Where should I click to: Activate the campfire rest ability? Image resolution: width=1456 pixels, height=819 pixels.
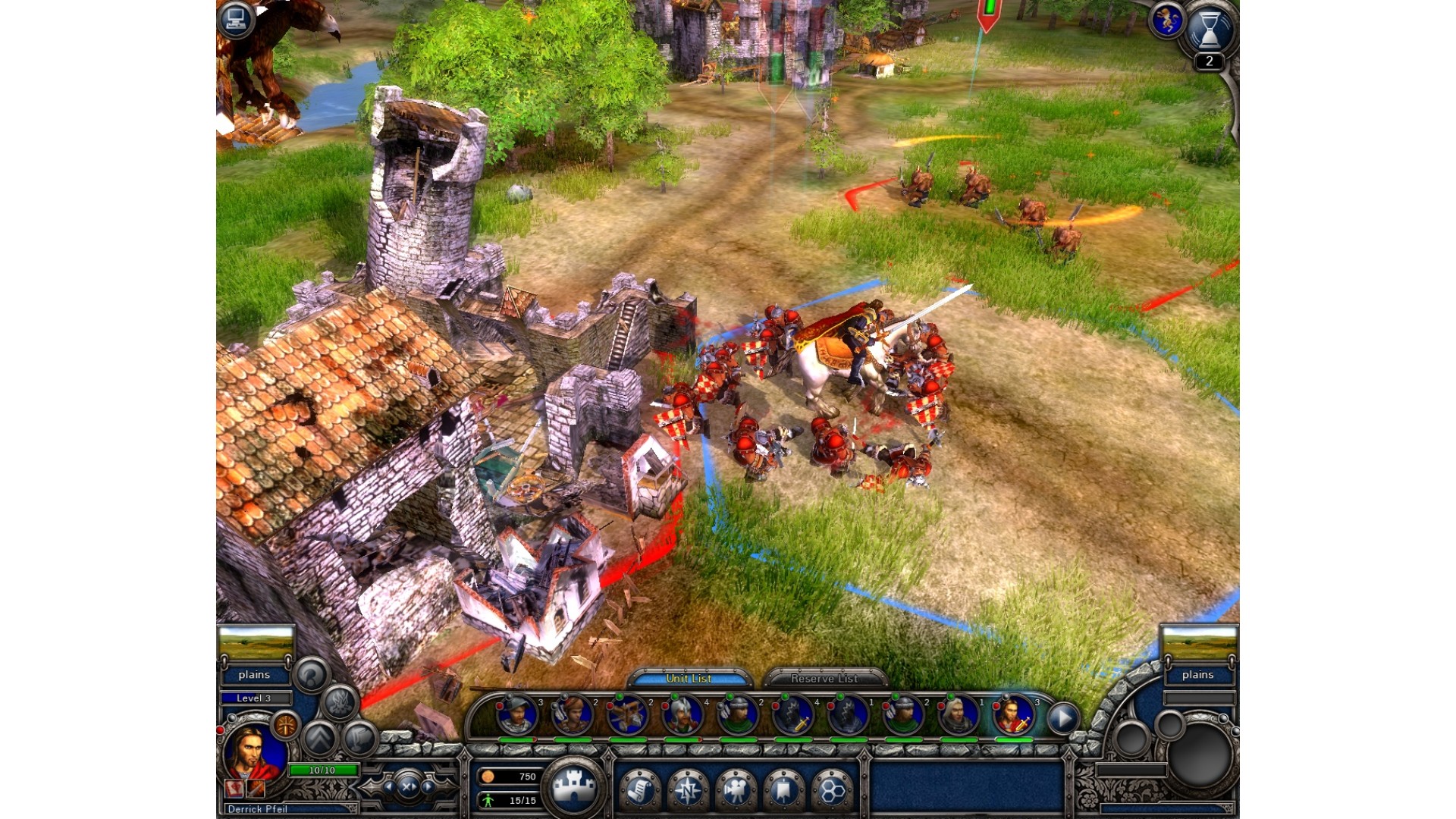pos(340,702)
